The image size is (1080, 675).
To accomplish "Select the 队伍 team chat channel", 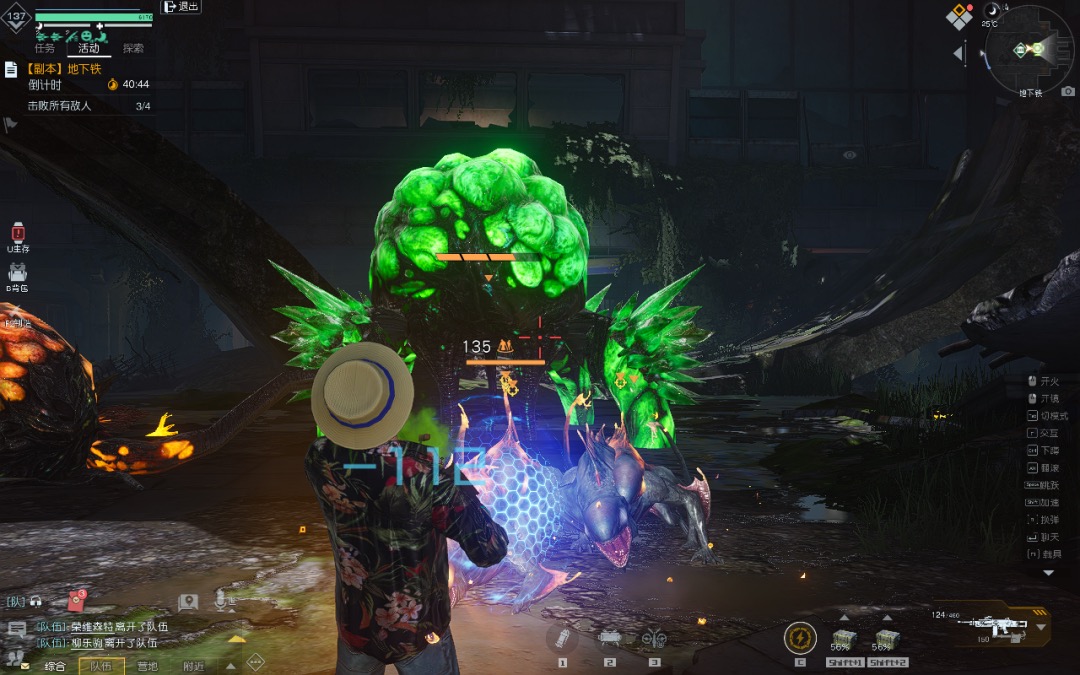I will [102, 666].
